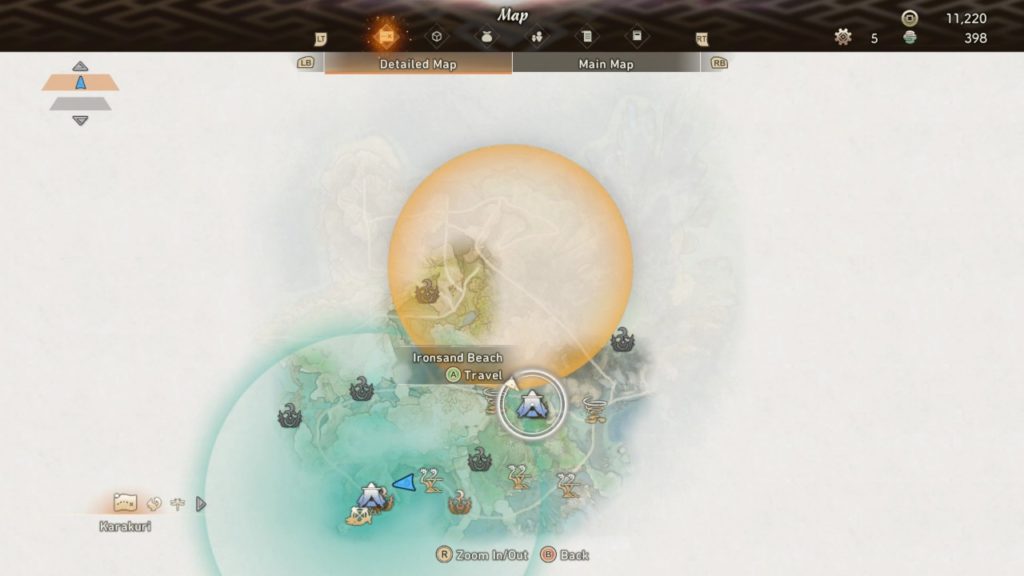The image size is (1024, 576).
Task: Open the scroll document menu category
Action: click(586, 37)
